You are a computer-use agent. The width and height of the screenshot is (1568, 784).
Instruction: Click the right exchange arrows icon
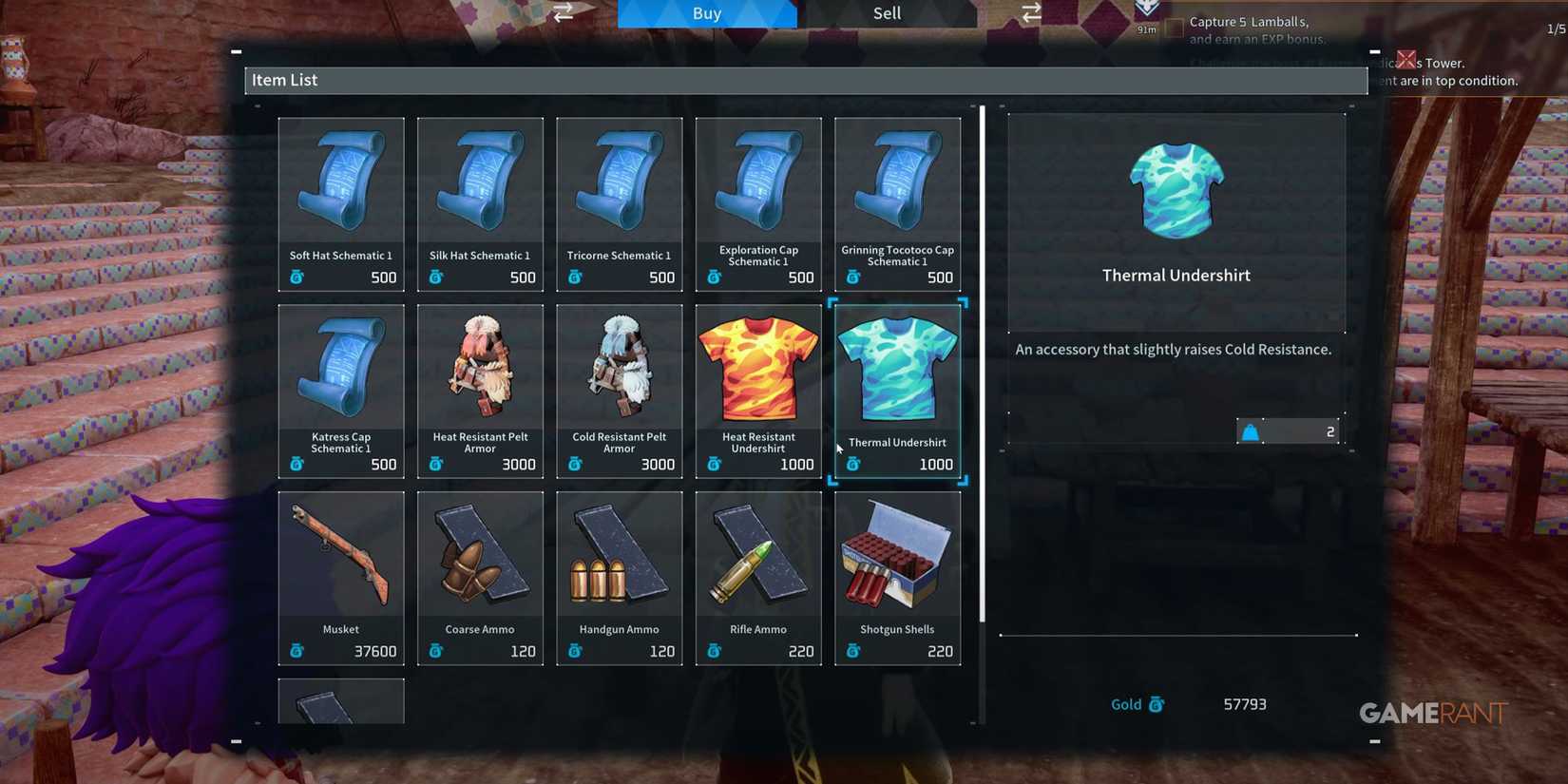click(1029, 12)
